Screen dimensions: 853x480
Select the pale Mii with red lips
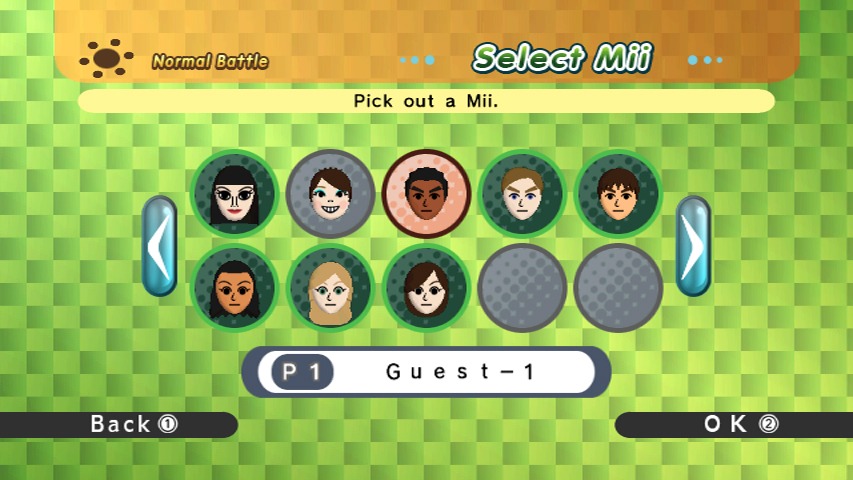point(234,194)
